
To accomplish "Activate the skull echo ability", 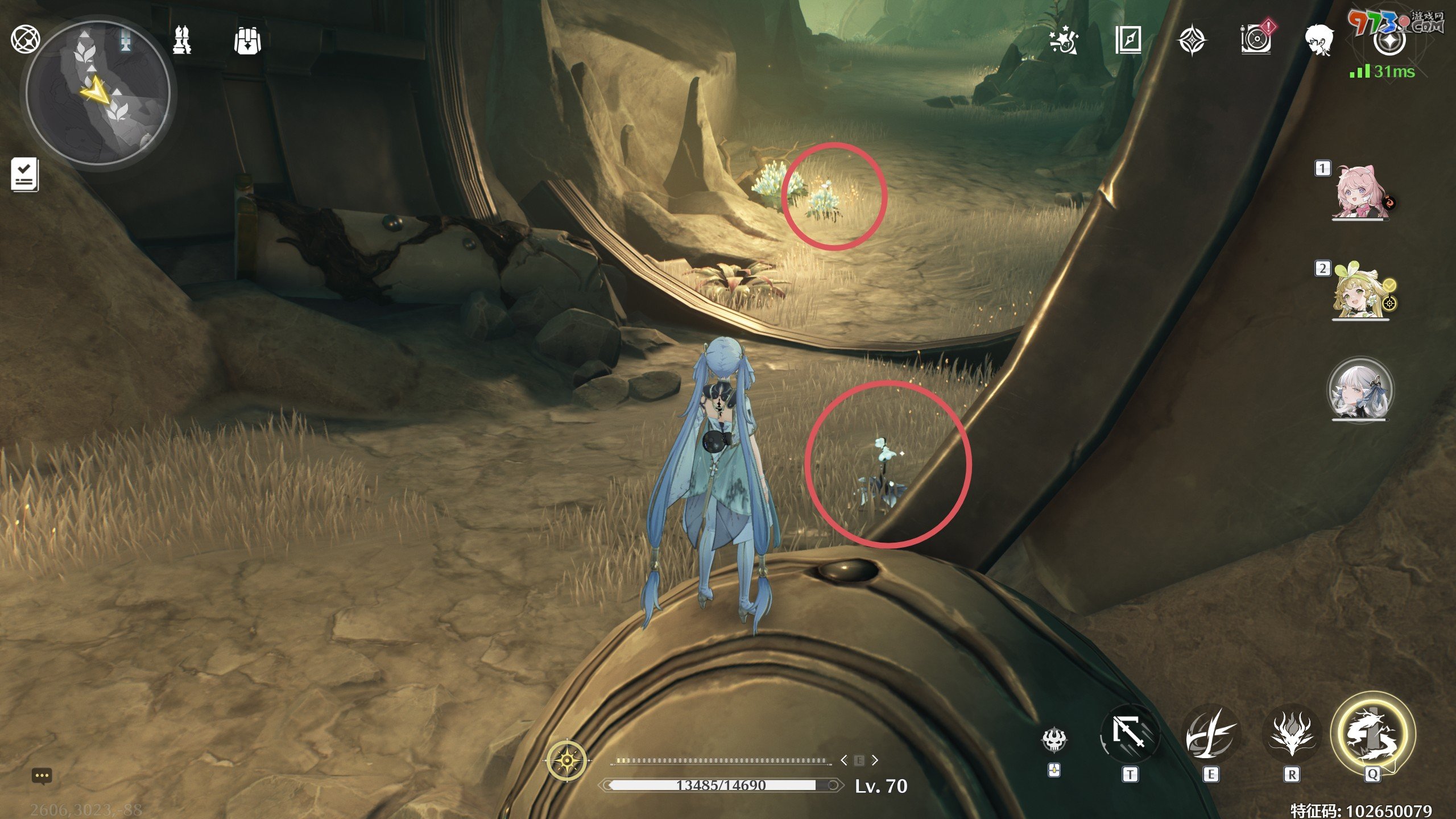I will (1054, 739).
